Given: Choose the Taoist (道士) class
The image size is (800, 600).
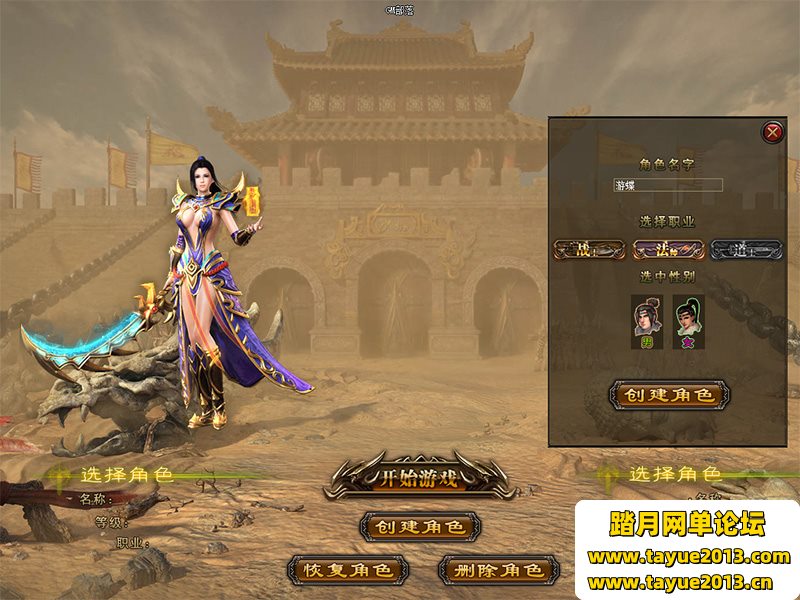Looking at the screenshot, I should [747, 250].
